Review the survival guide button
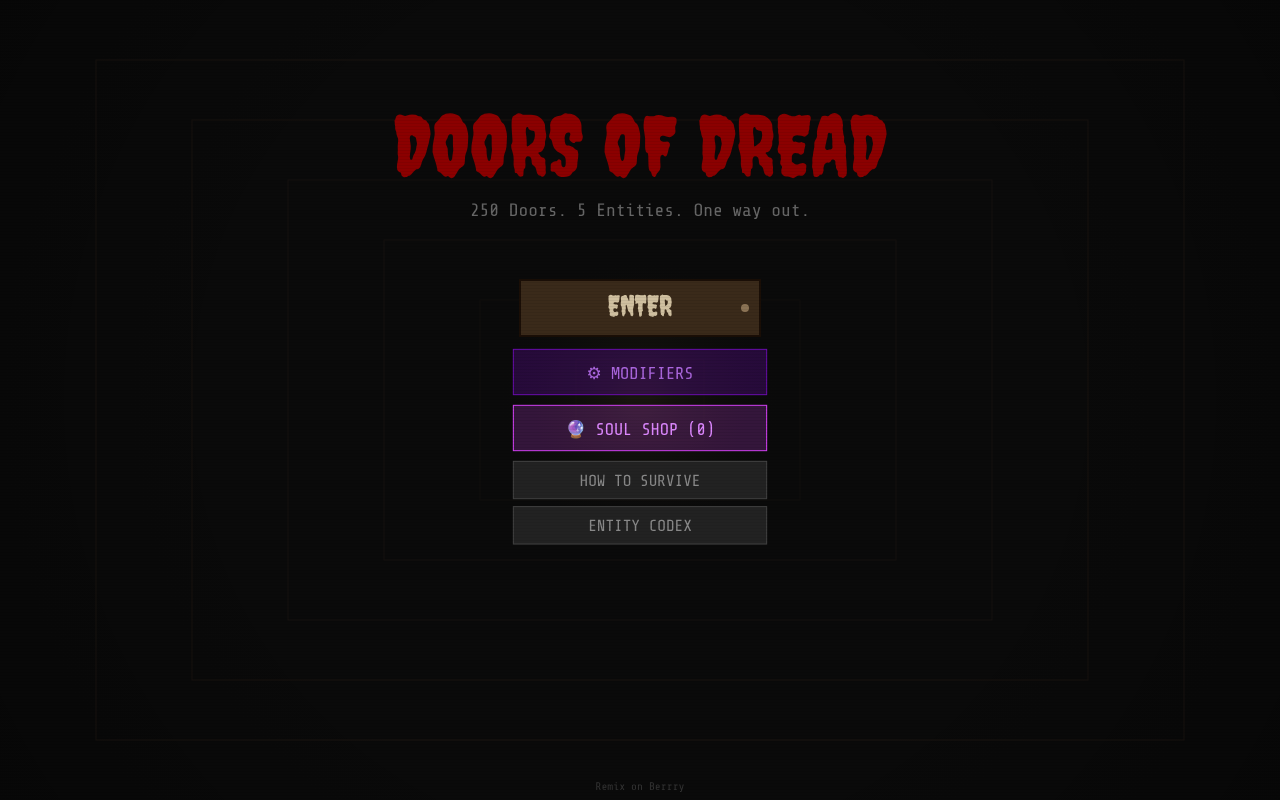 640,480
